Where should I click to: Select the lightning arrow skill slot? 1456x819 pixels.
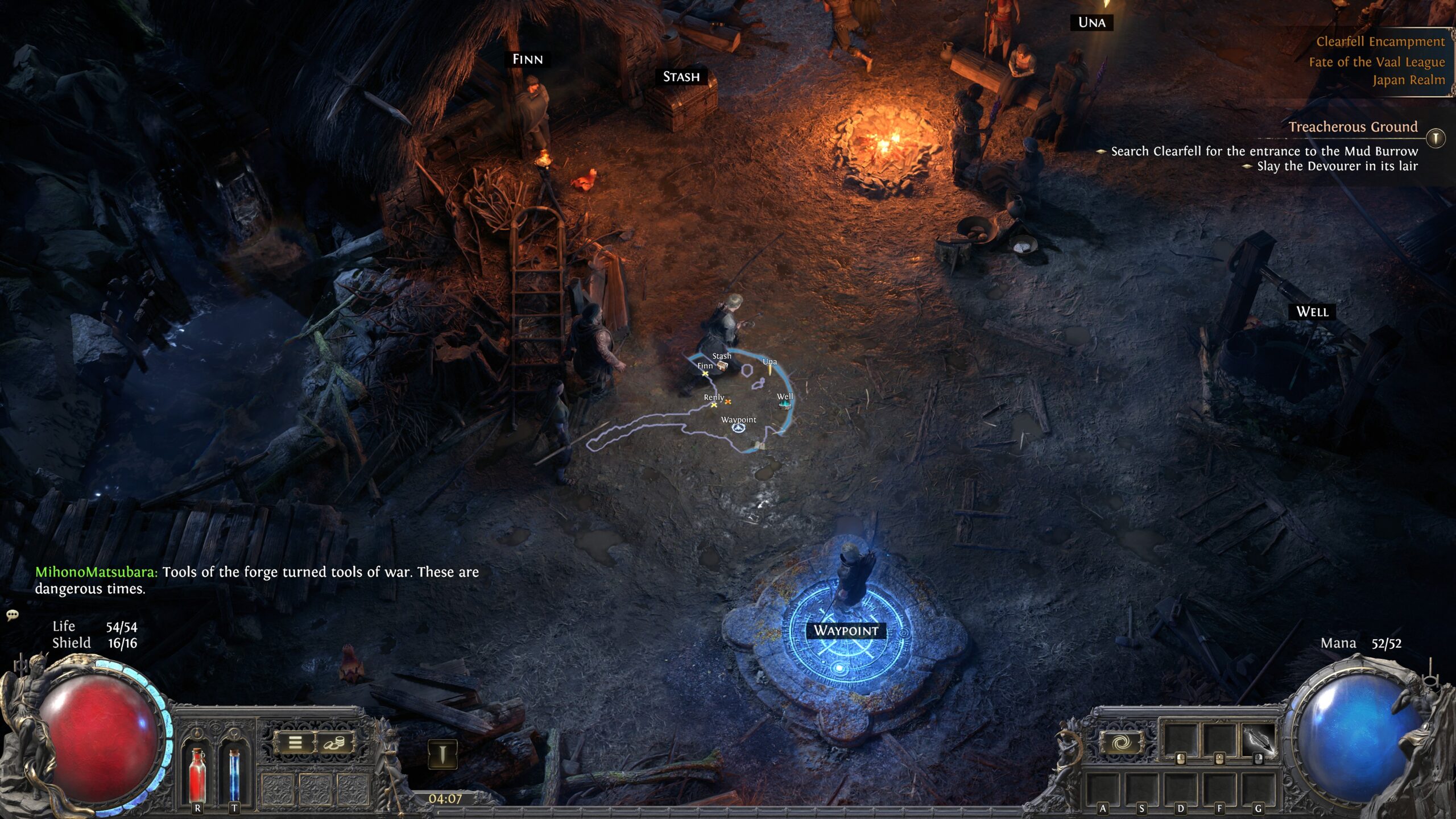pos(1259,741)
